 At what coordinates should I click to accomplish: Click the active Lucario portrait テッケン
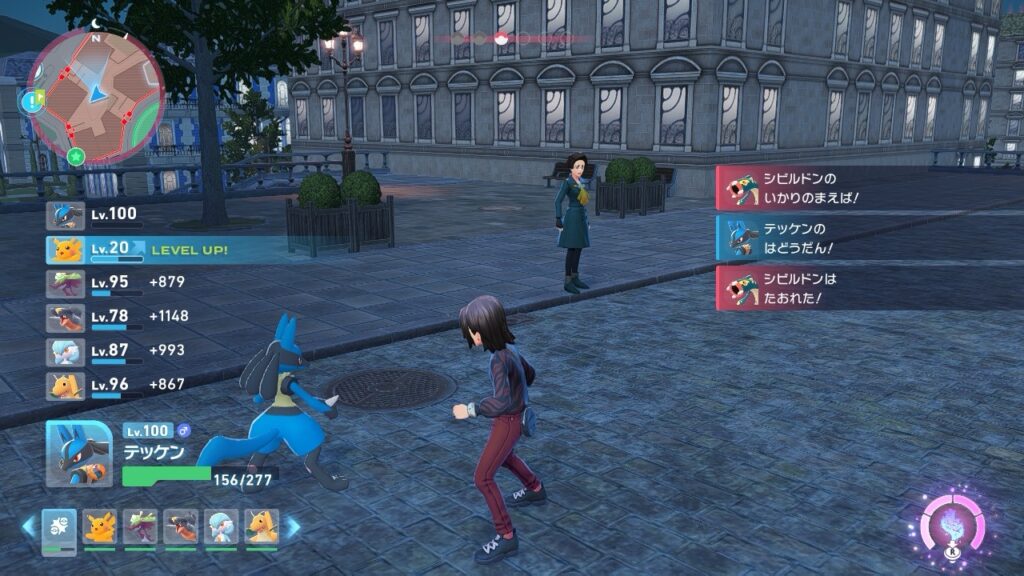[79, 453]
